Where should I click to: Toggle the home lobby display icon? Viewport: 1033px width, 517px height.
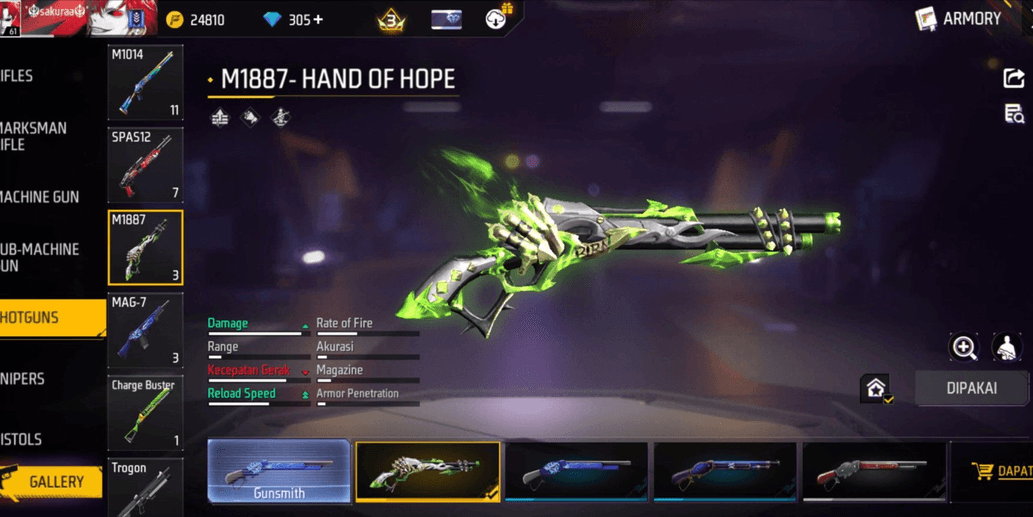876,388
